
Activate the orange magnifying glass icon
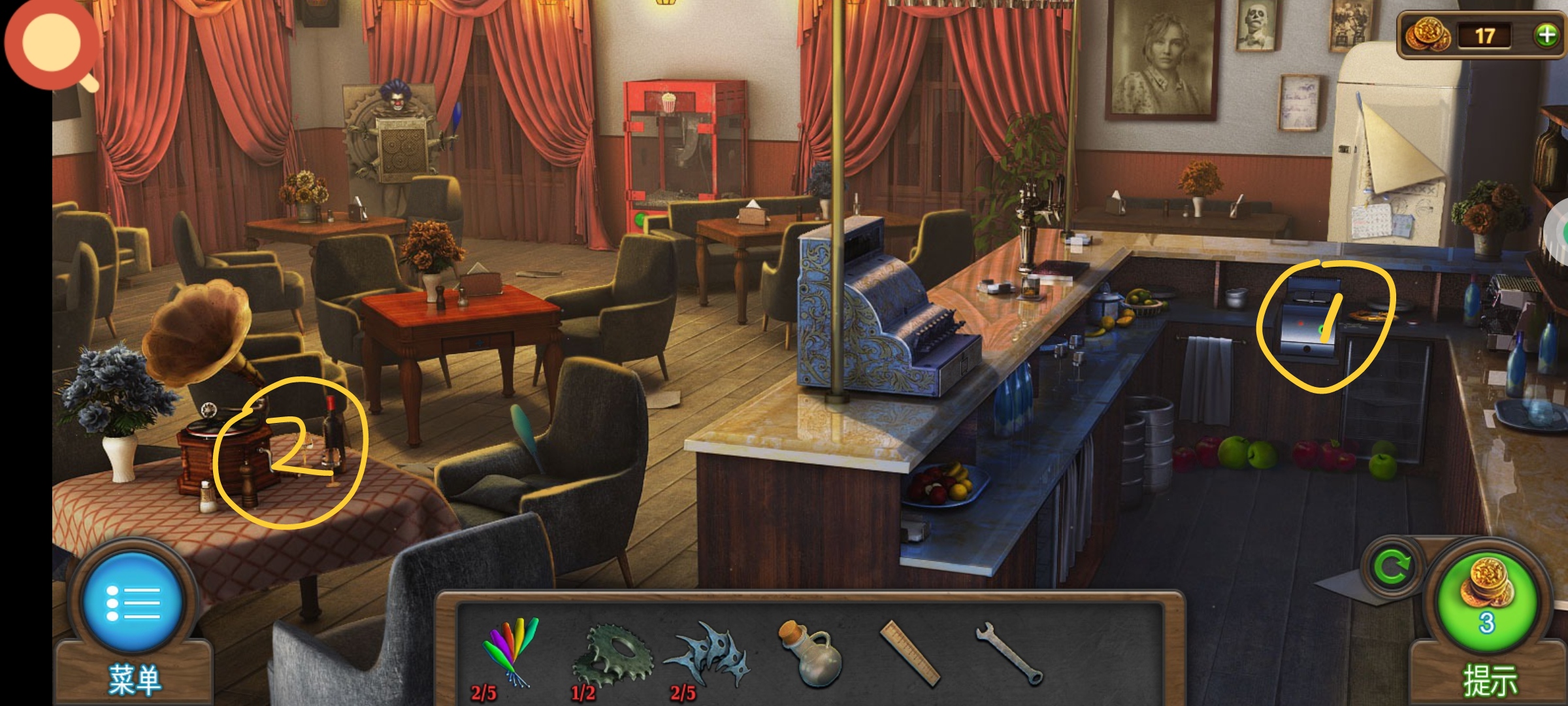click(x=52, y=46)
